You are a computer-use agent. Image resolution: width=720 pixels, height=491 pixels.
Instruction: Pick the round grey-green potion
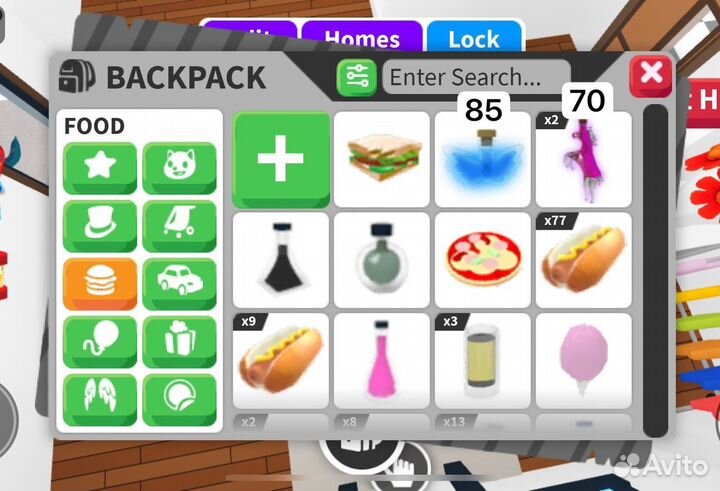tap(381, 260)
